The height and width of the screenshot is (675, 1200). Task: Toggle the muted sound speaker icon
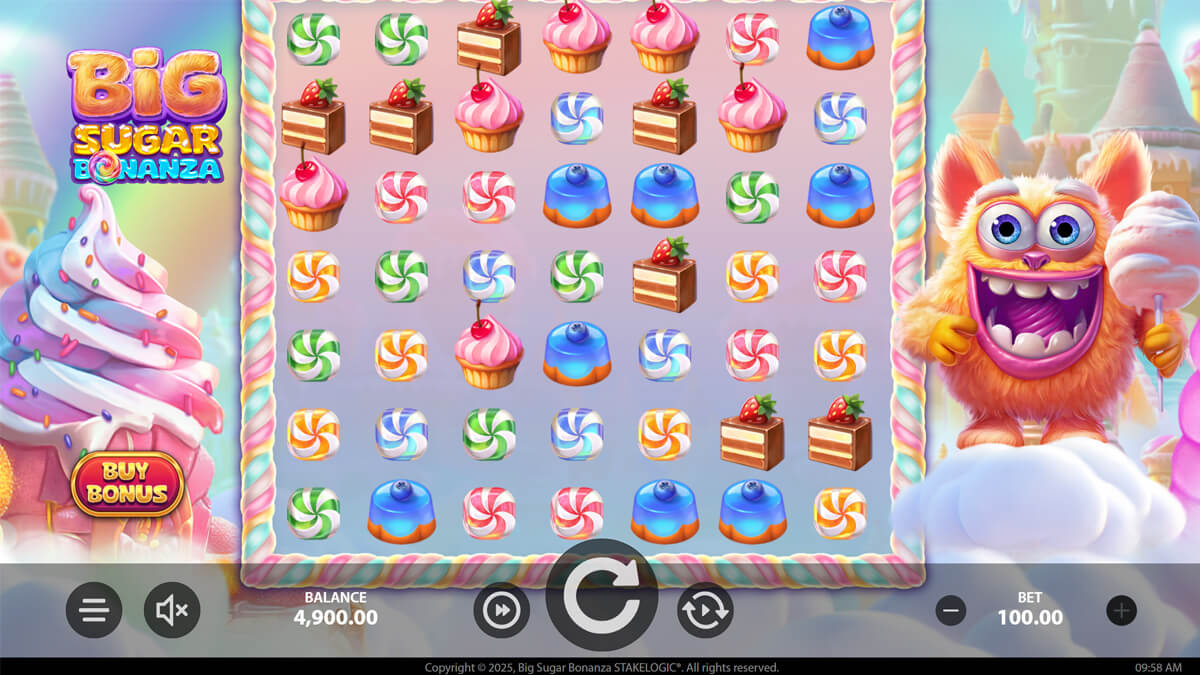(172, 610)
